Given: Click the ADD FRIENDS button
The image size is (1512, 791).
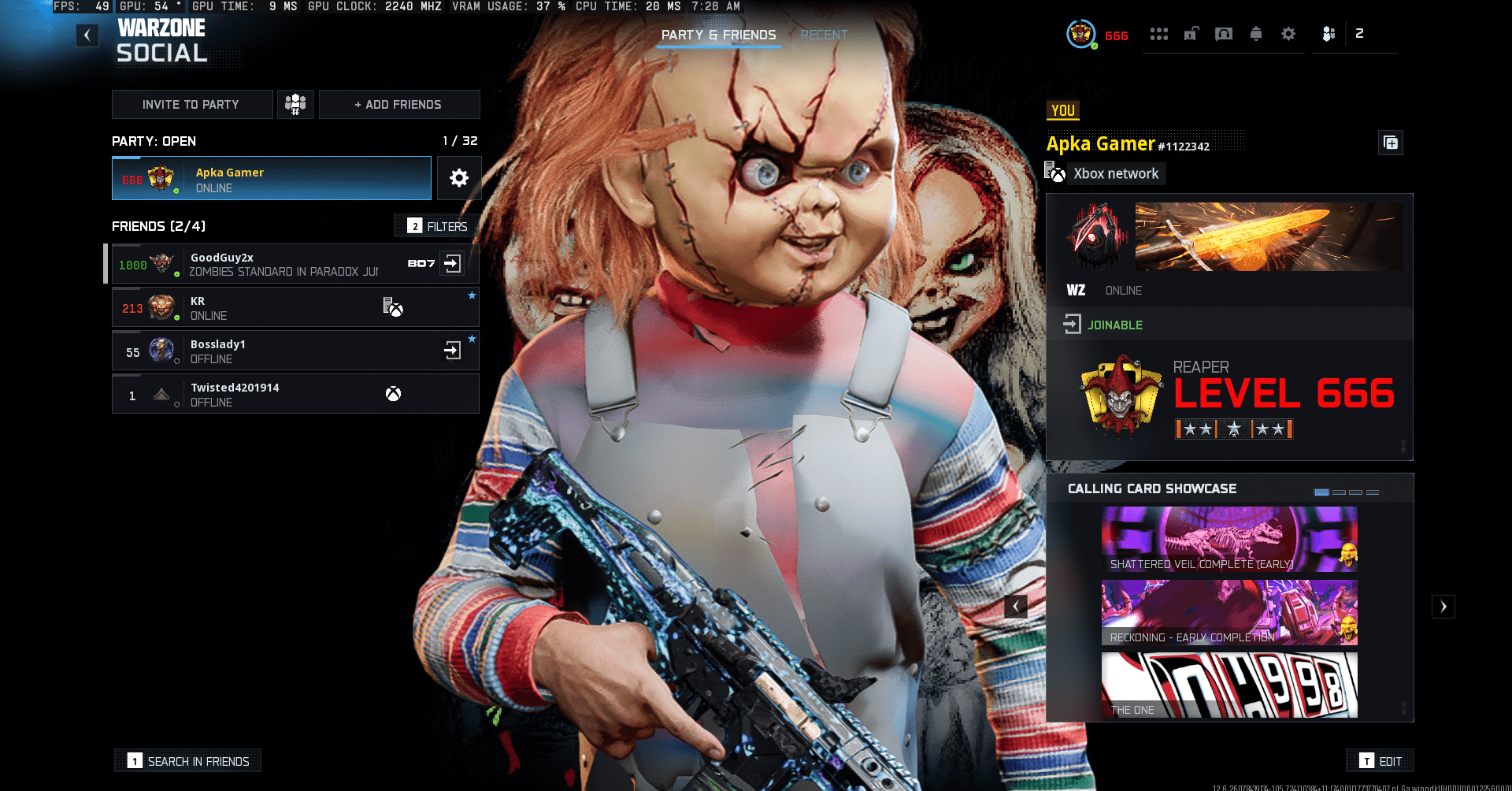Looking at the screenshot, I should 399,104.
